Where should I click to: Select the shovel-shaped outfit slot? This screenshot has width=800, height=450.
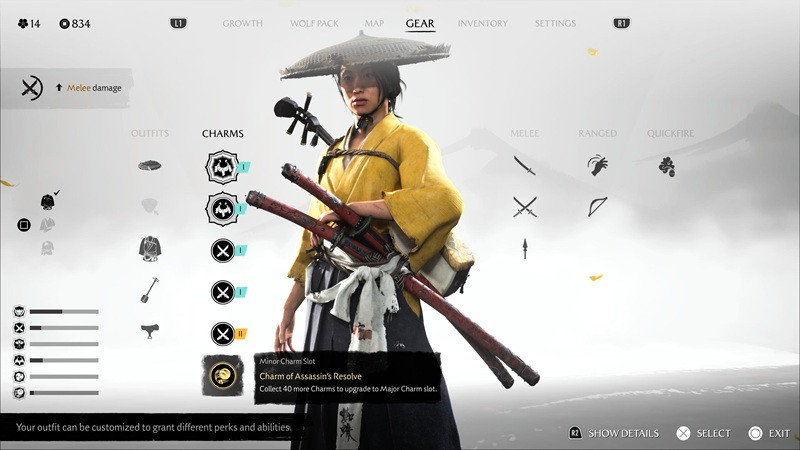point(150,290)
